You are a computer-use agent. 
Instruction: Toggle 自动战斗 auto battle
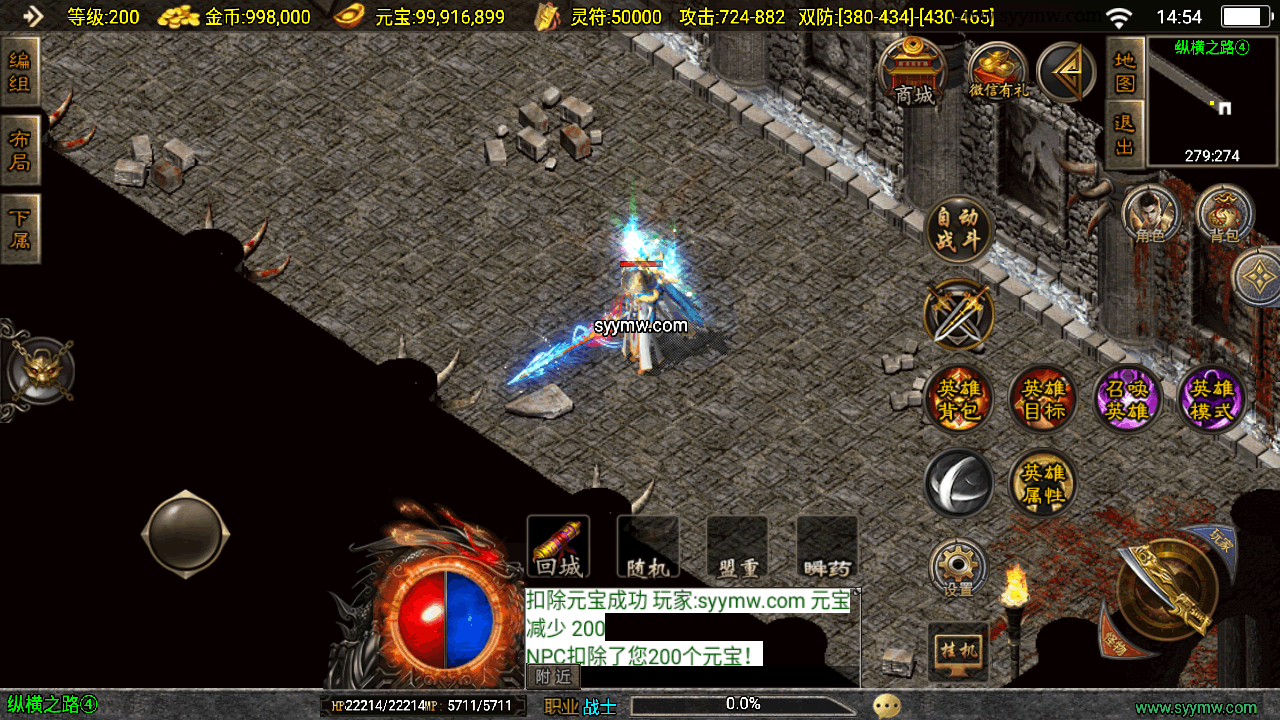[959, 229]
